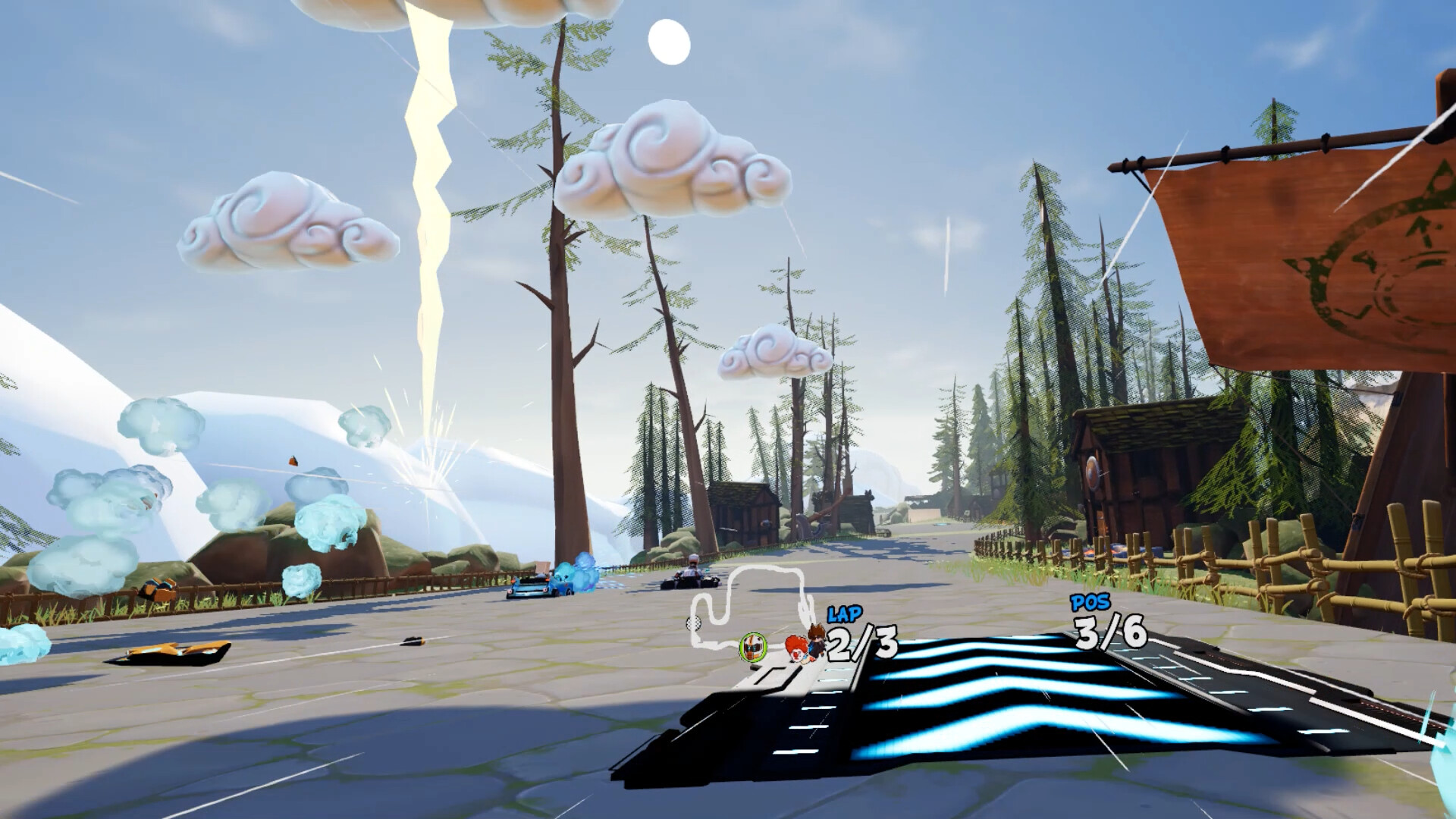Viewport: 1456px width, 819px height.
Task: Click the treasure chest beside the left fence
Action: [157, 588]
